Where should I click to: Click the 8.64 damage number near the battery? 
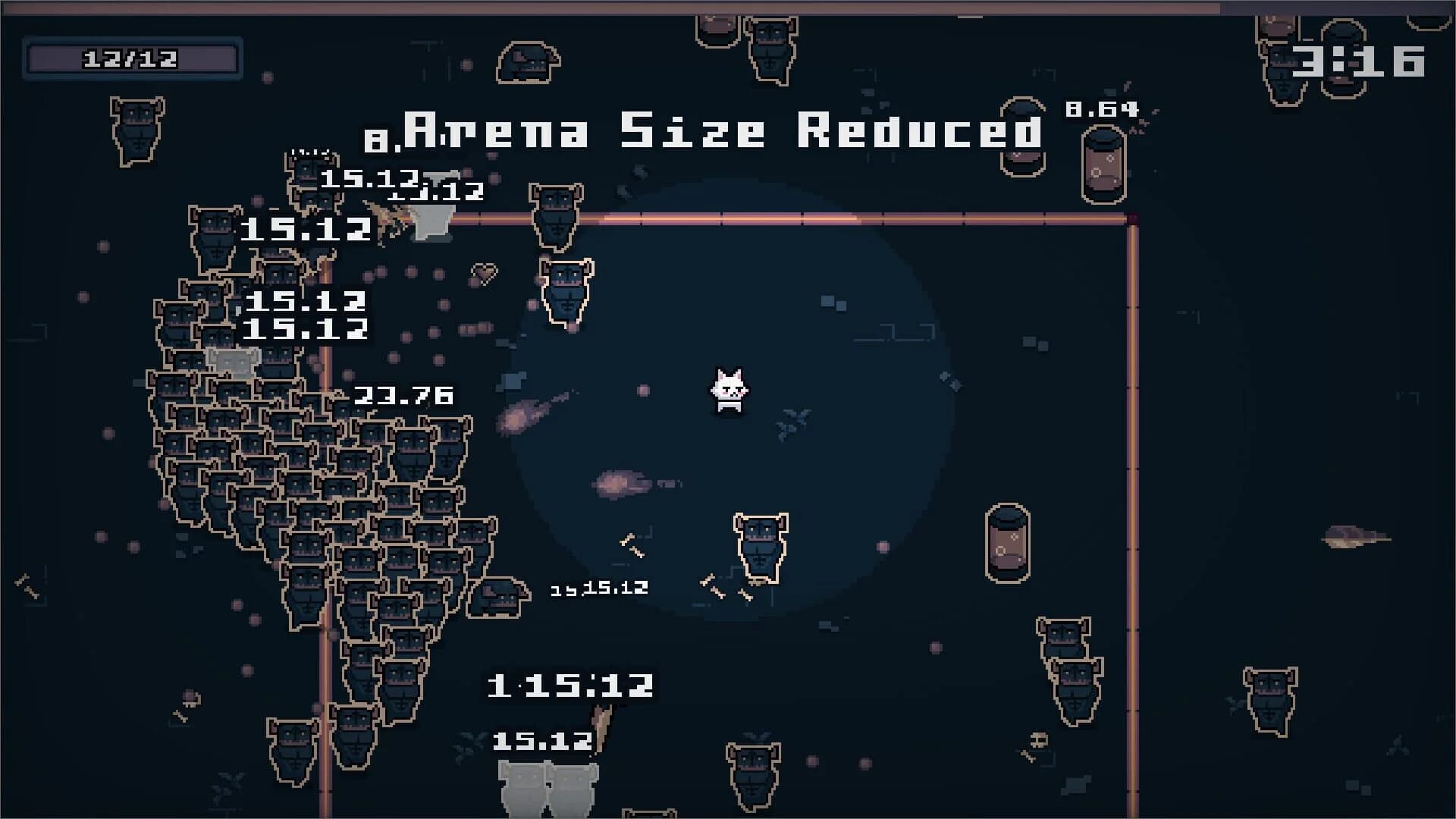tap(1101, 108)
